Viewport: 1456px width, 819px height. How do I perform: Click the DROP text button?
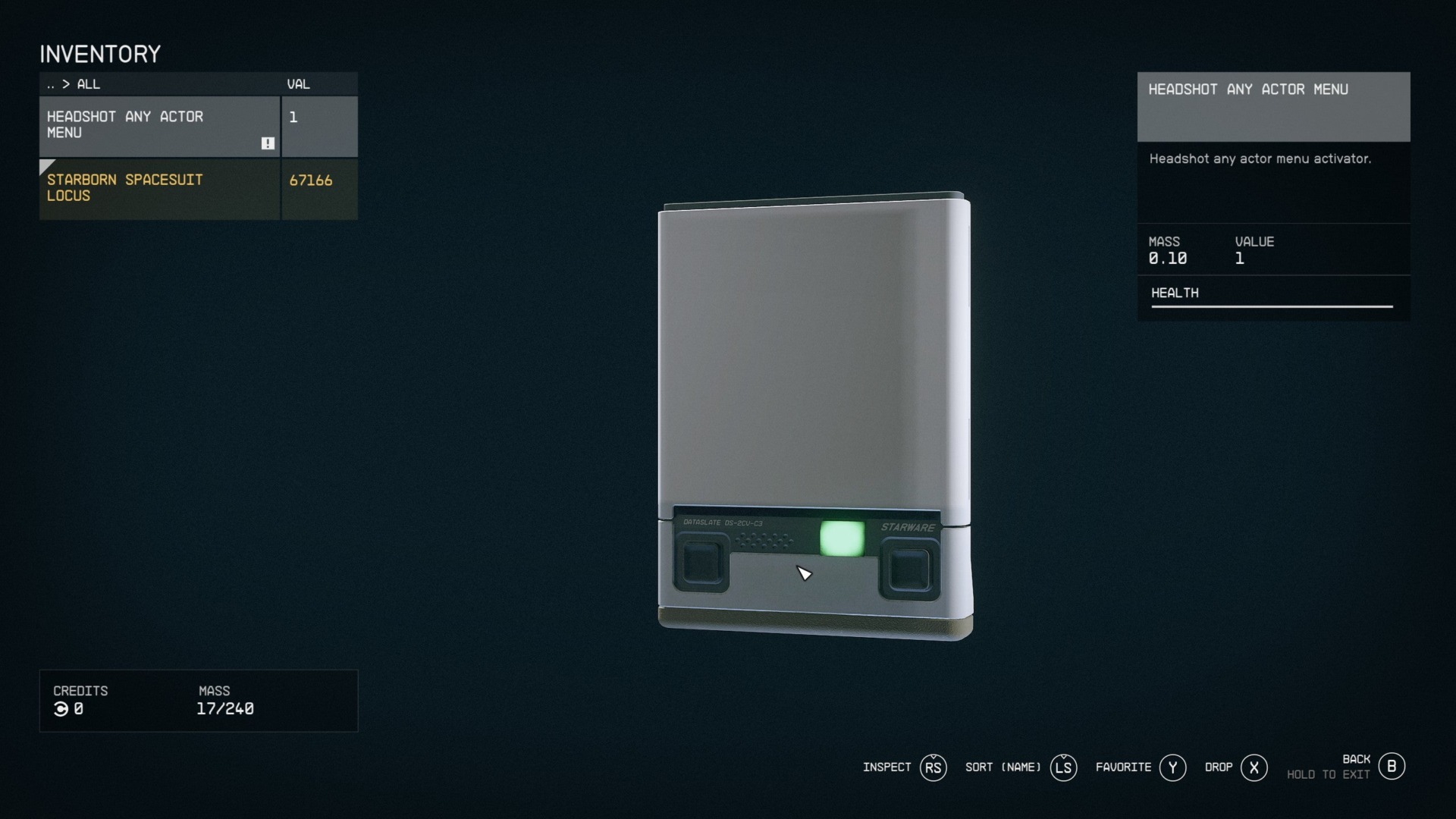1218,767
